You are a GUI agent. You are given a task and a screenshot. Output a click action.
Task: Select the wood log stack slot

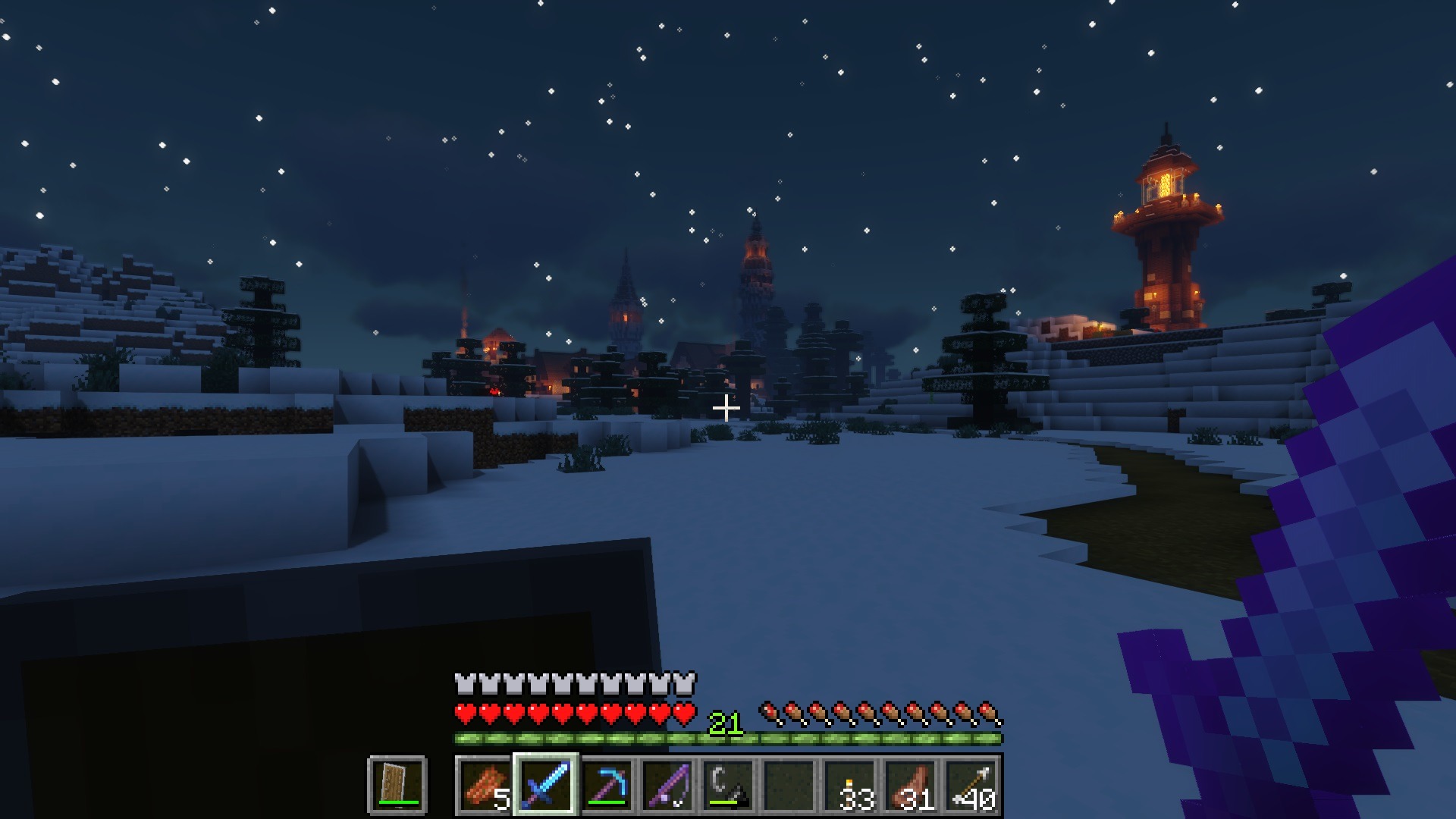pos(485,785)
